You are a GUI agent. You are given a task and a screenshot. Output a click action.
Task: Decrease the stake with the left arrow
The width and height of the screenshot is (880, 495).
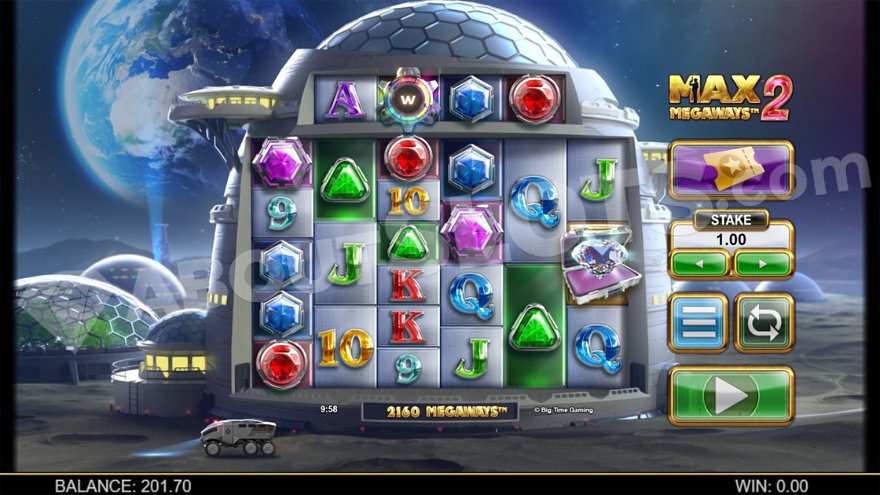point(698,263)
